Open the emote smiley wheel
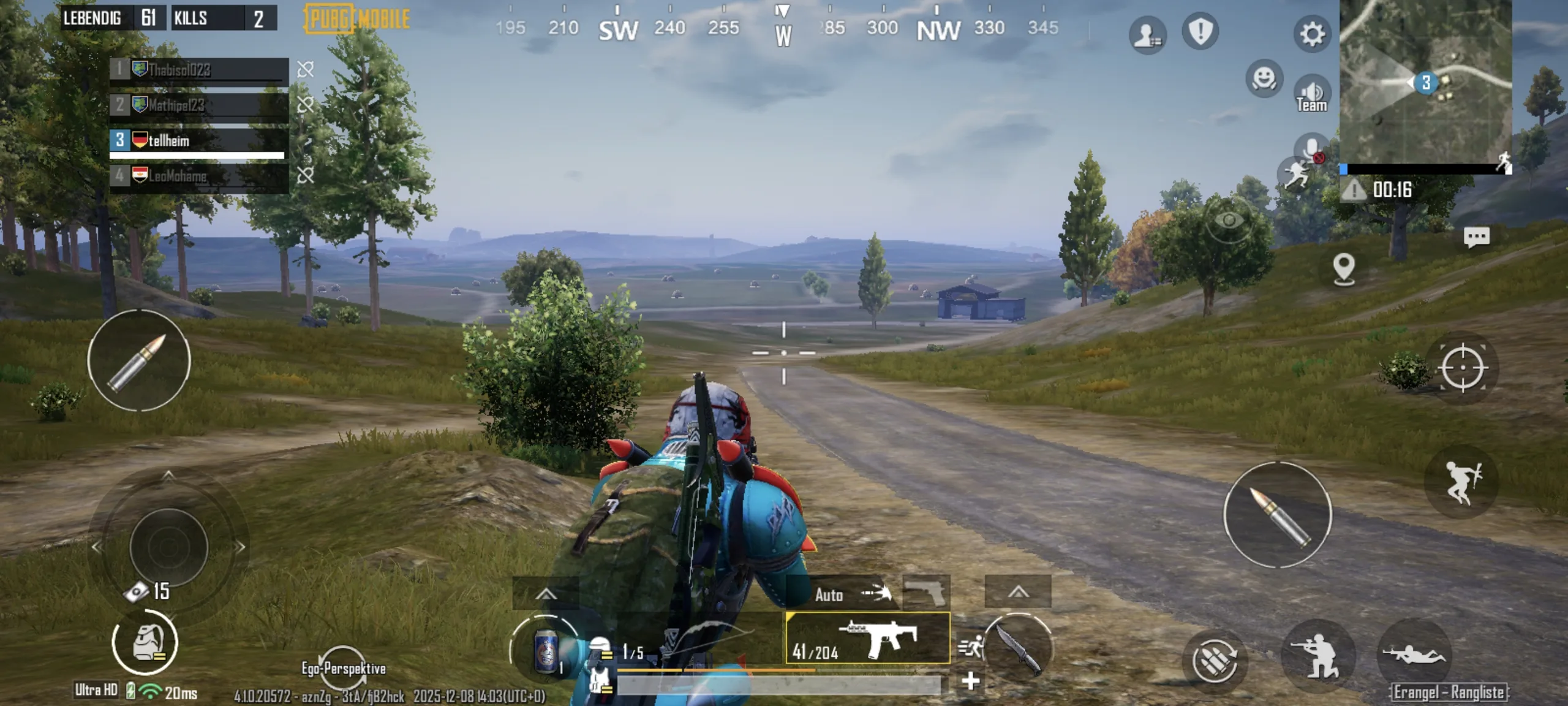The height and width of the screenshot is (706, 1568). point(1264,78)
